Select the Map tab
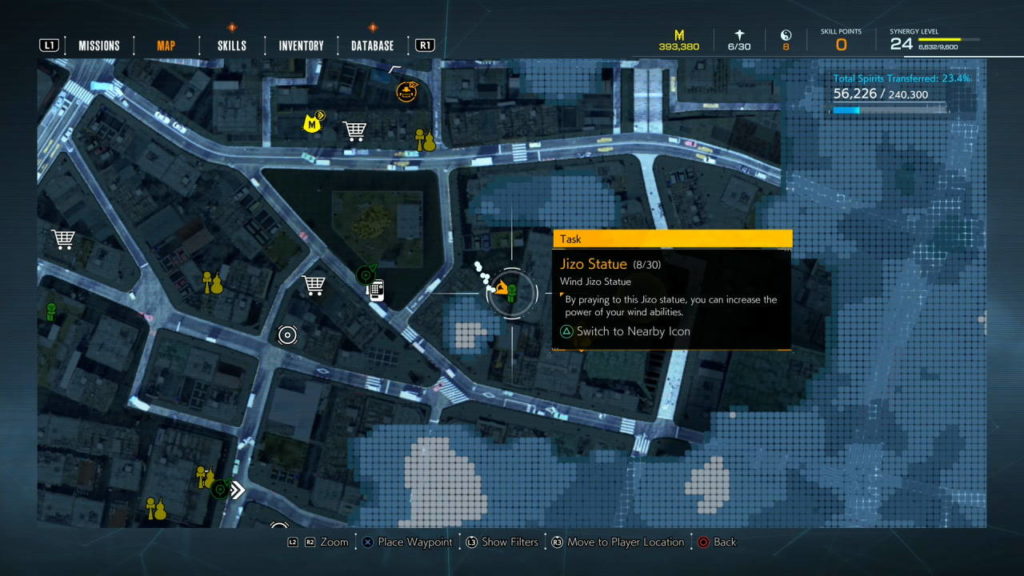The image size is (1024, 576). (166, 45)
